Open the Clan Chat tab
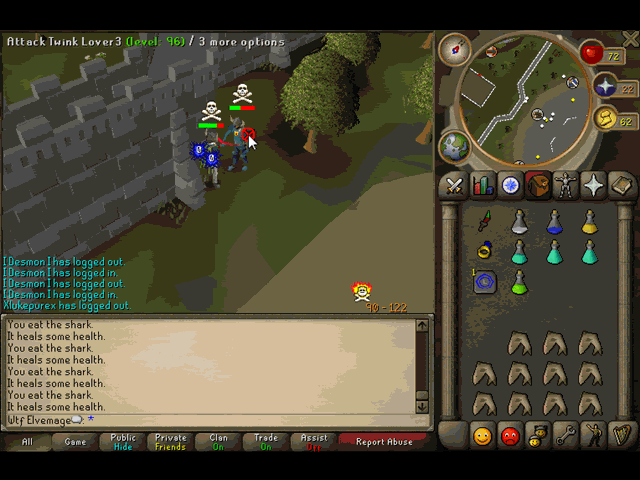 click(x=539, y=436)
